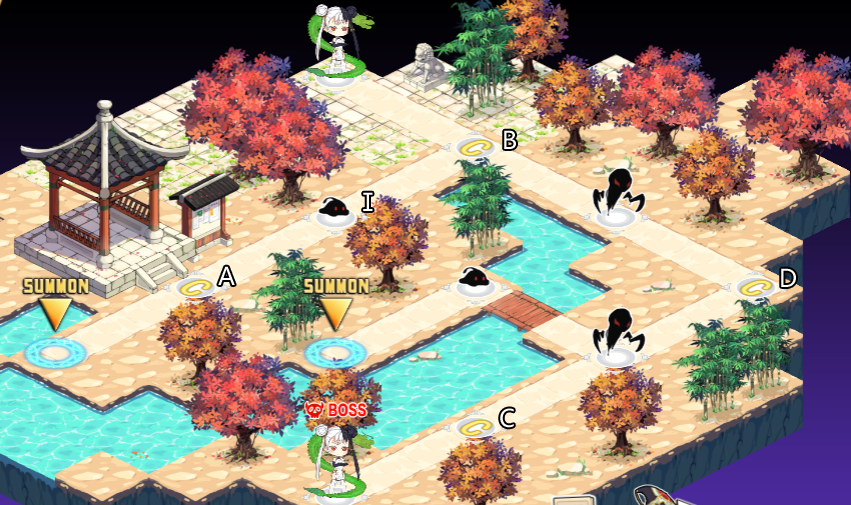The image size is (851, 505).
Task: Choose the coin node labeled B
Action: pos(476,148)
